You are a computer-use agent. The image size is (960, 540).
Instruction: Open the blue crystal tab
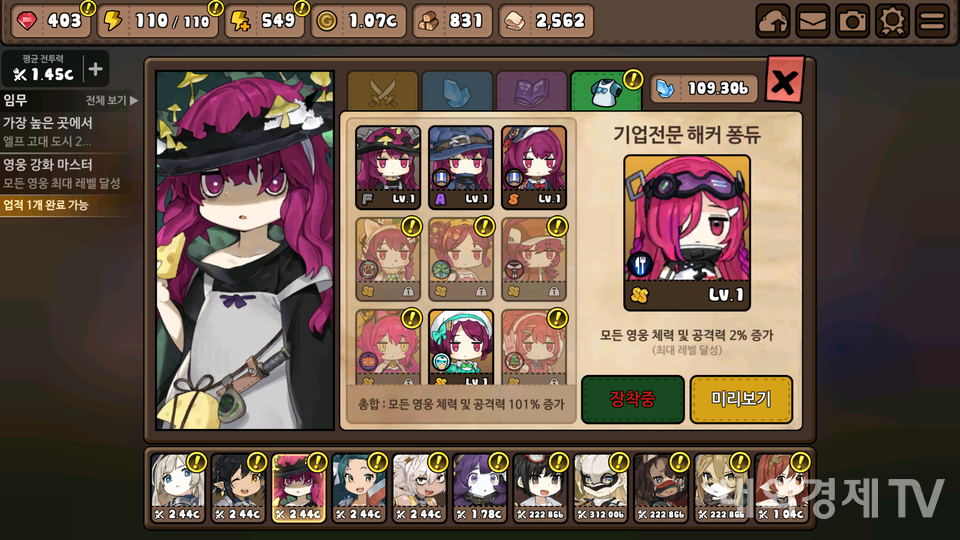(457, 91)
